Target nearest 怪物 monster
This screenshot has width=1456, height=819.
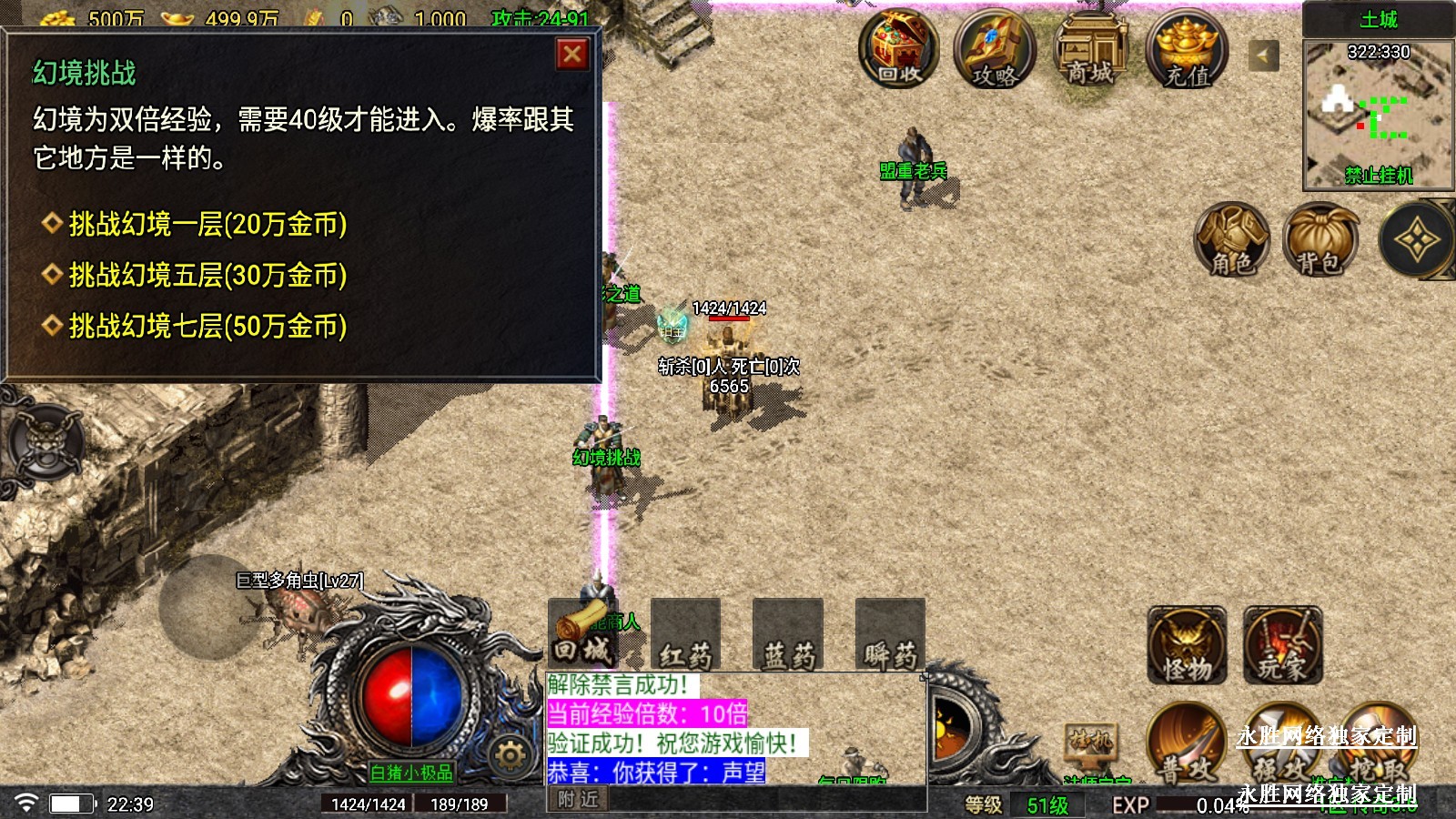(x=1187, y=646)
